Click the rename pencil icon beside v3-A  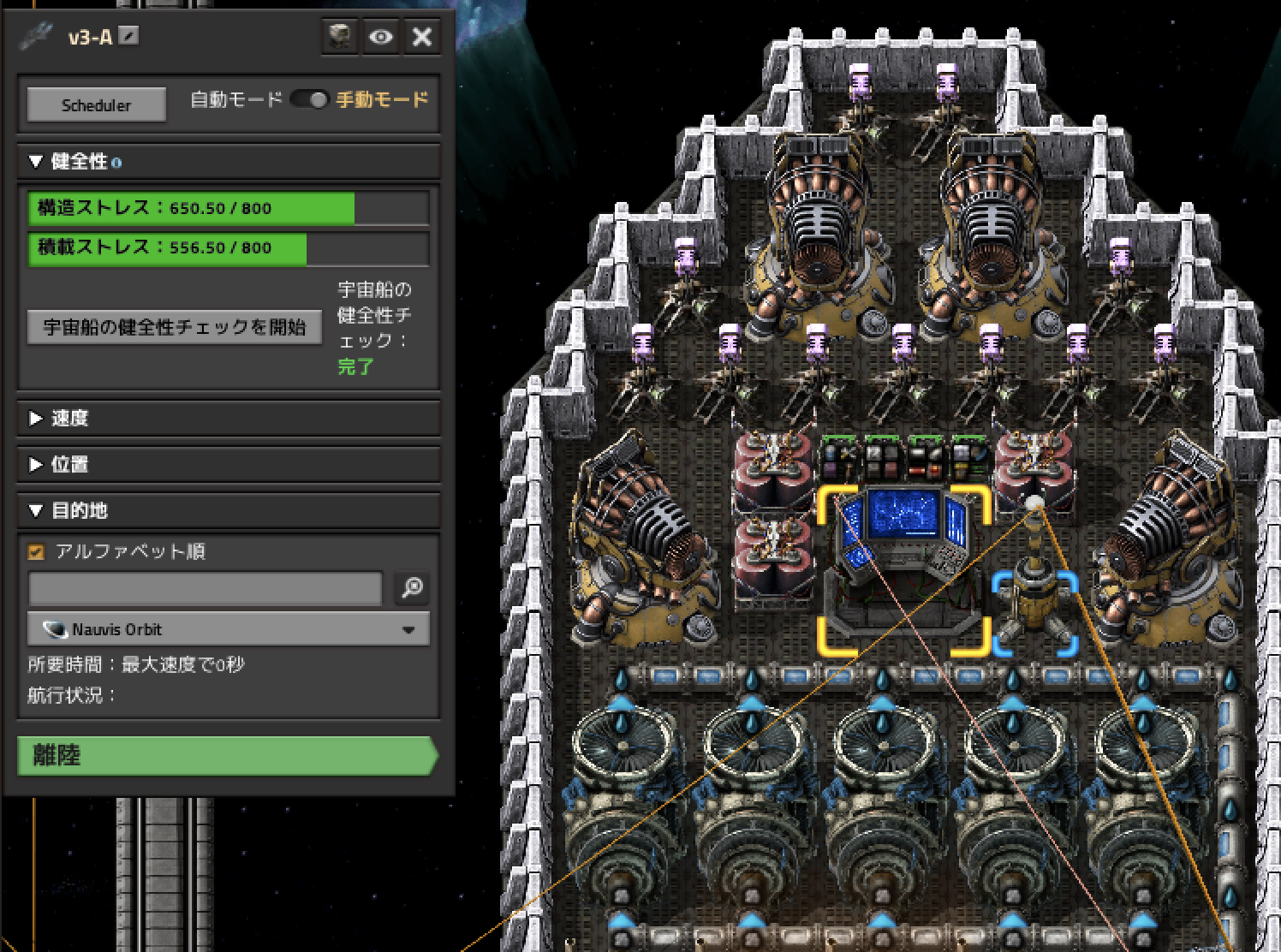128,37
